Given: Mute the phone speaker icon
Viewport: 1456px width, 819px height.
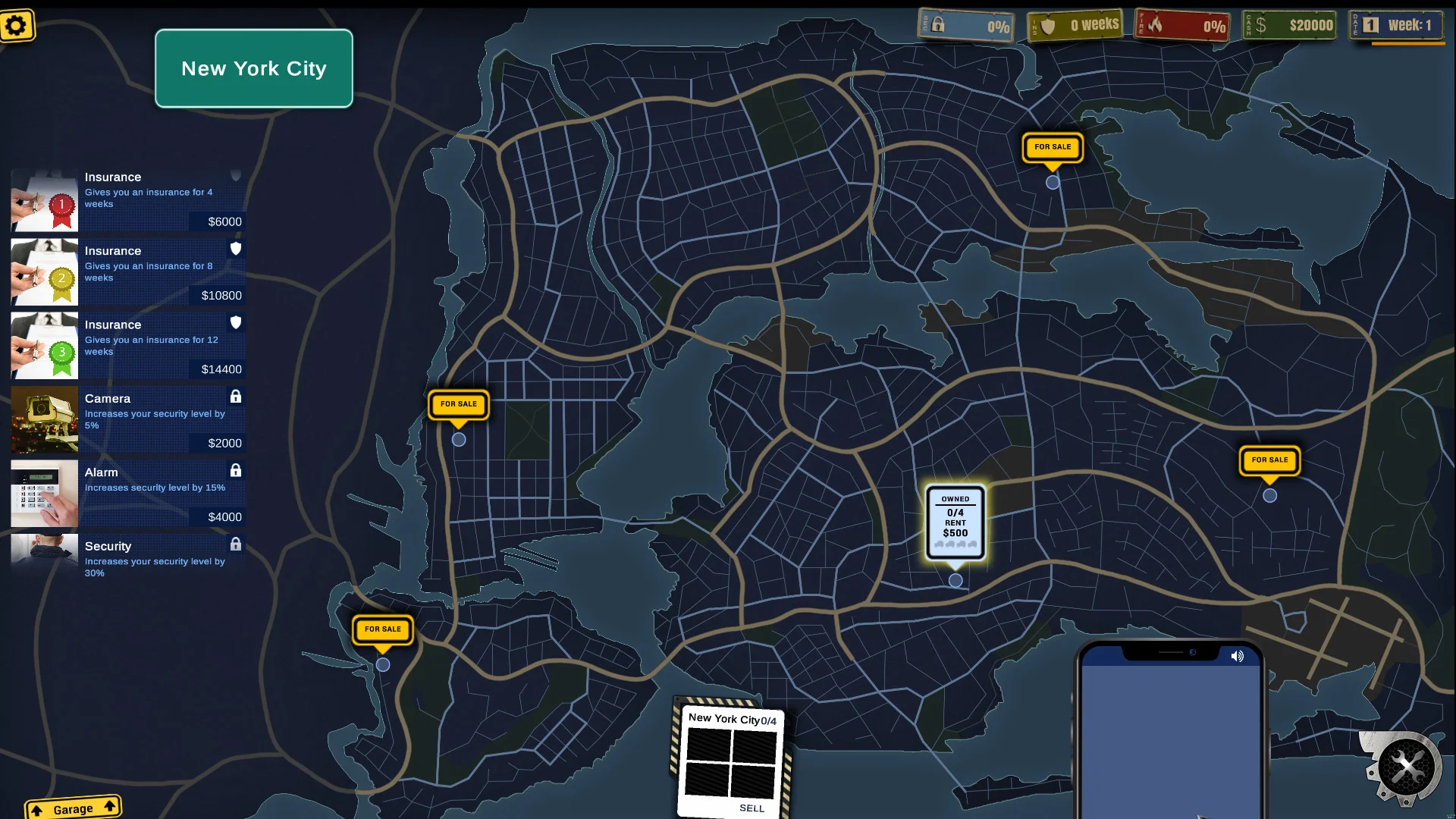Looking at the screenshot, I should coord(1239,657).
